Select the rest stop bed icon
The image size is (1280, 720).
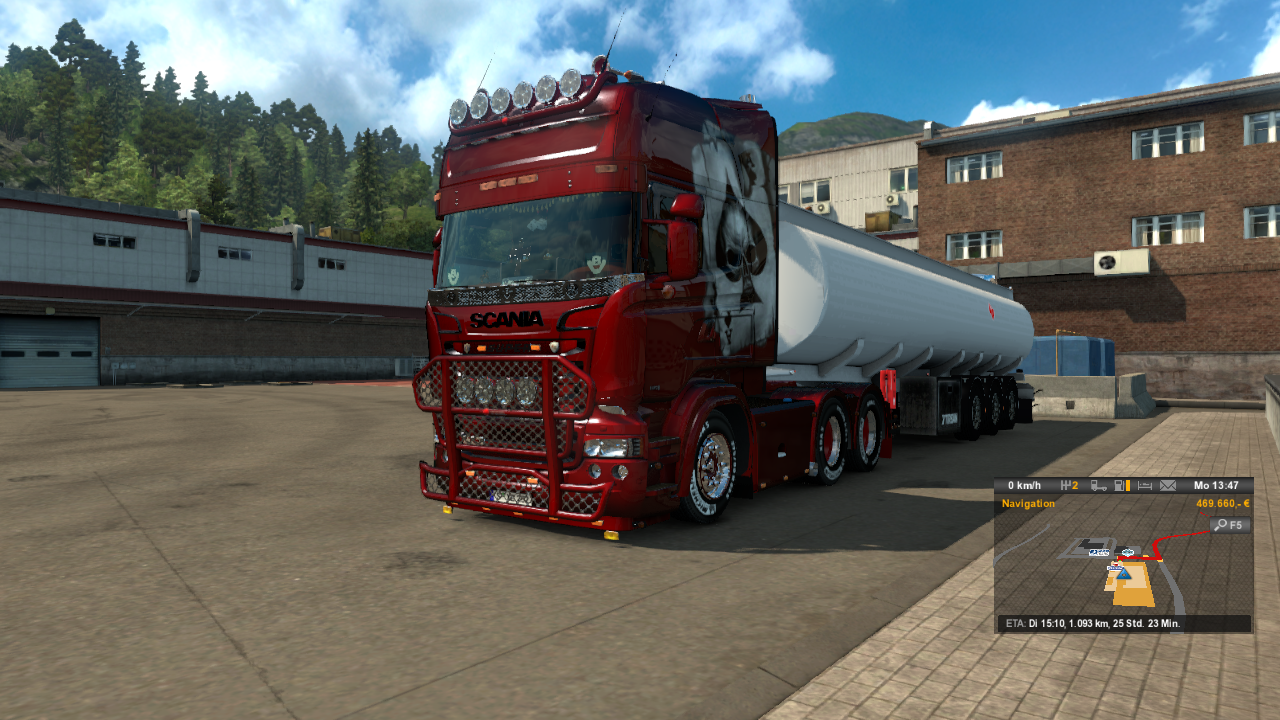(x=1144, y=486)
